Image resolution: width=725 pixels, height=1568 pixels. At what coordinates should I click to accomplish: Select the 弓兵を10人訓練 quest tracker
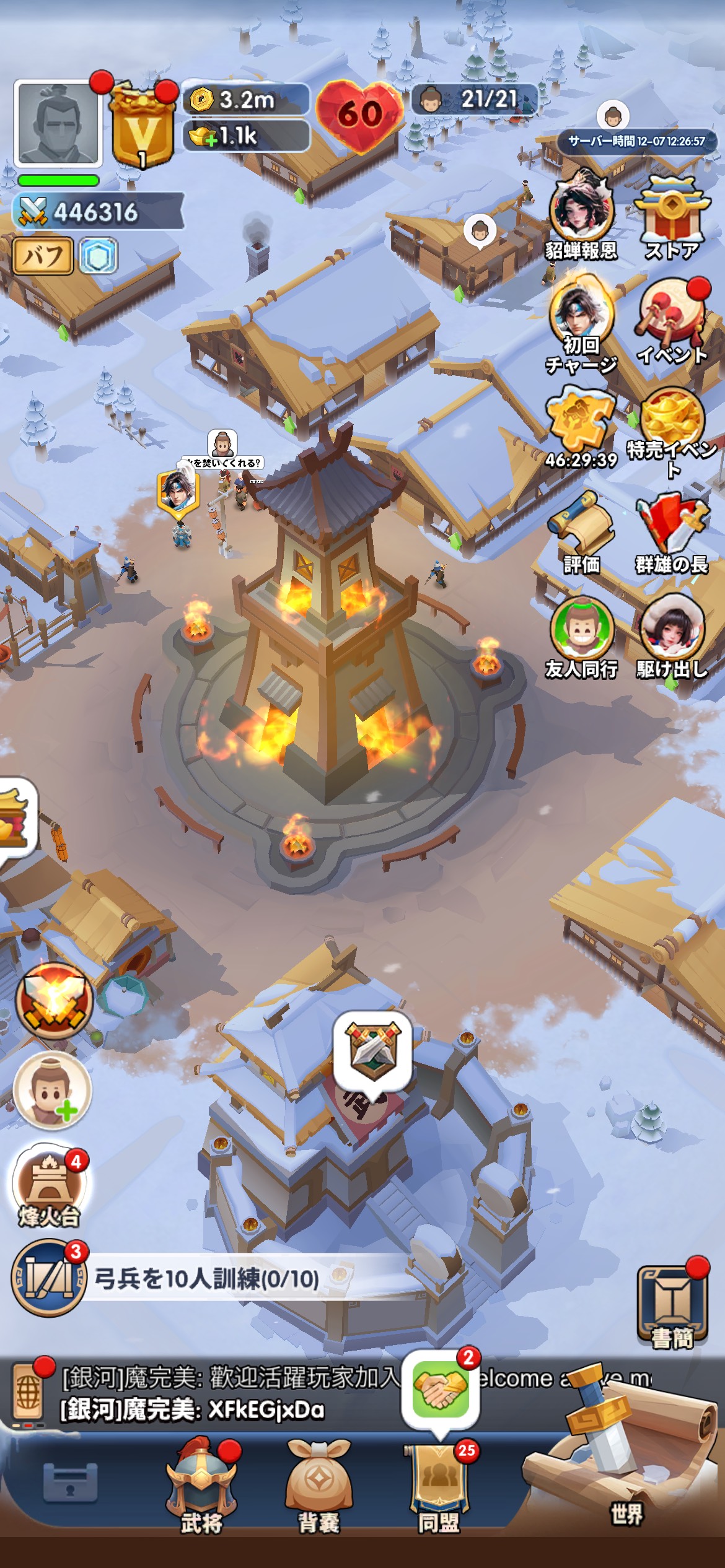pos(206,1279)
